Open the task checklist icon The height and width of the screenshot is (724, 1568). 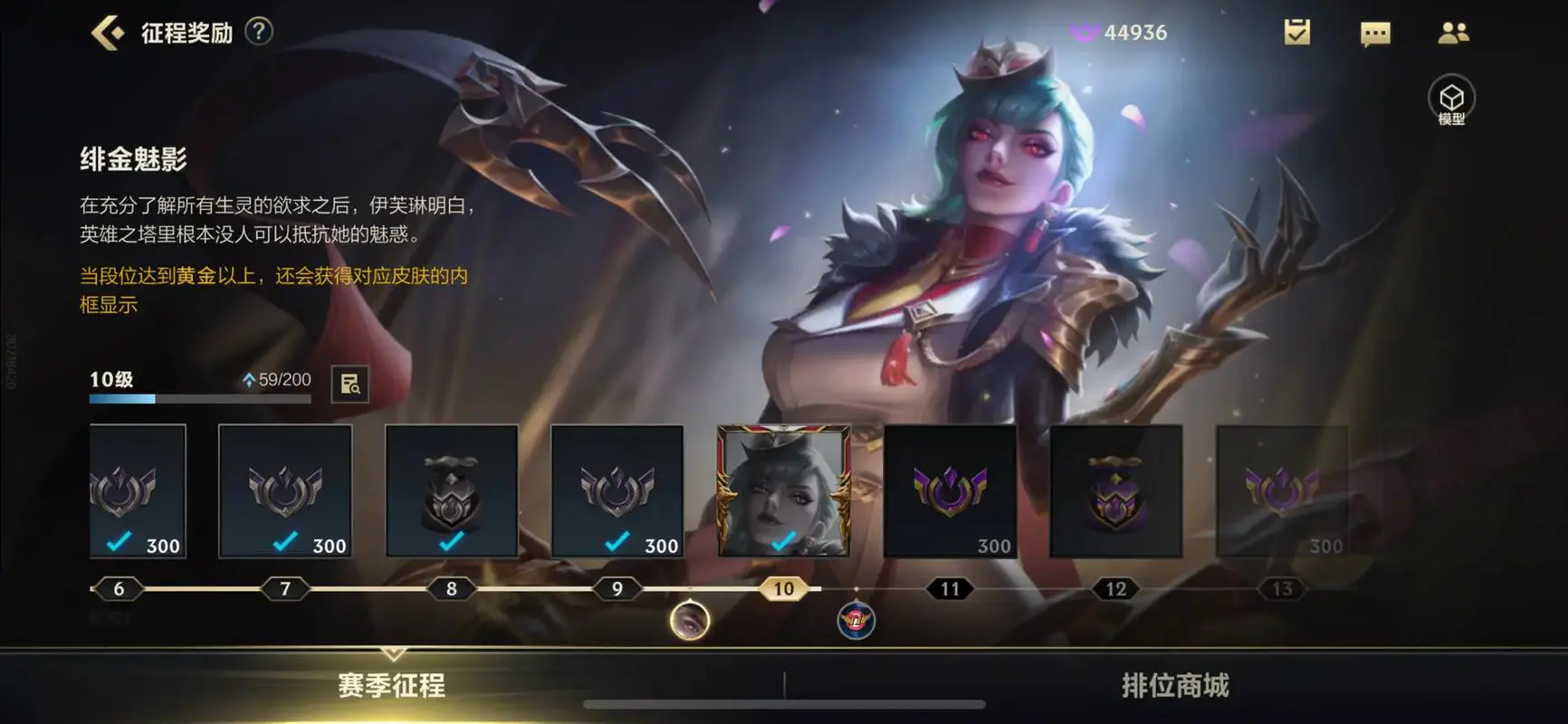pyautogui.click(x=1296, y=33)
